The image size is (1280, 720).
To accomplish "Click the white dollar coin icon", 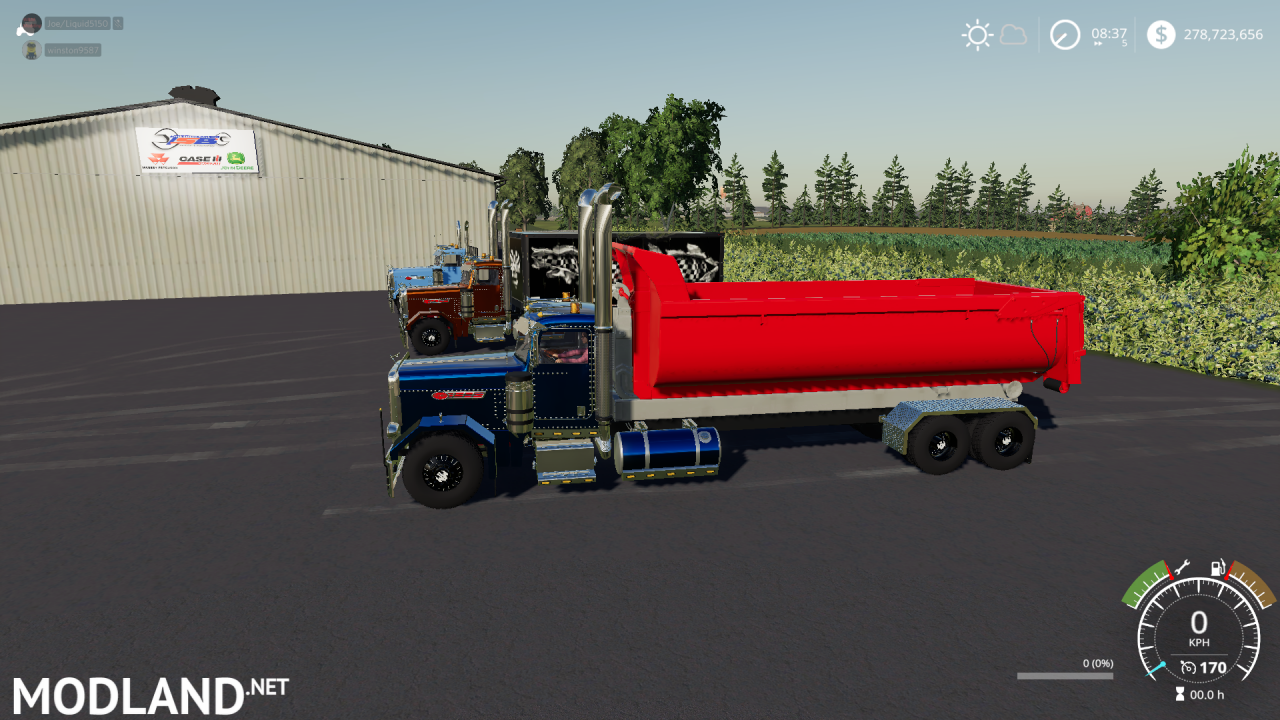I will click(1161, 34).
